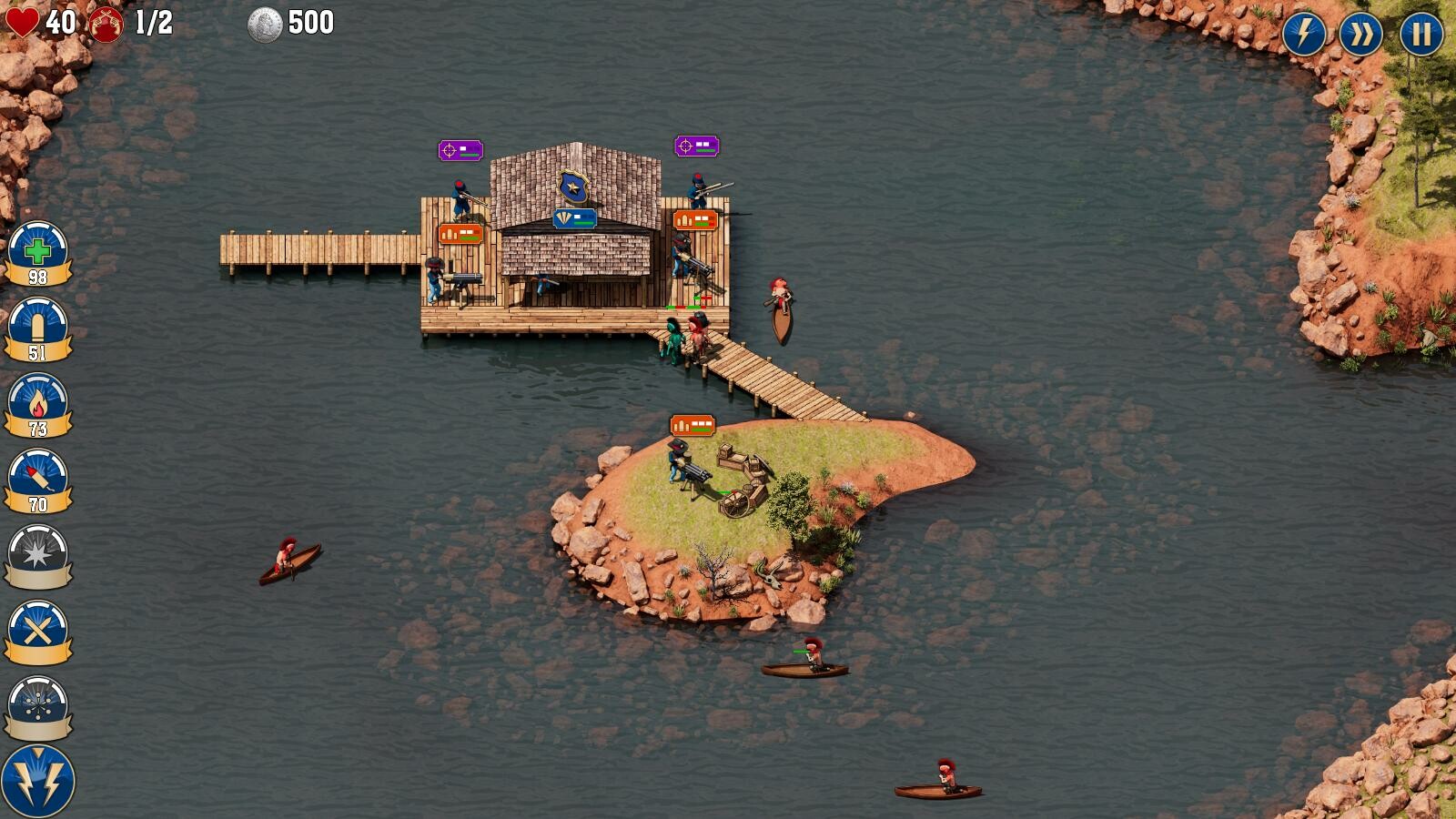Open the orange upgrade badge on the rooftop gunner
The width and height of the screenshot is (1456, 819).
point(696,219)
